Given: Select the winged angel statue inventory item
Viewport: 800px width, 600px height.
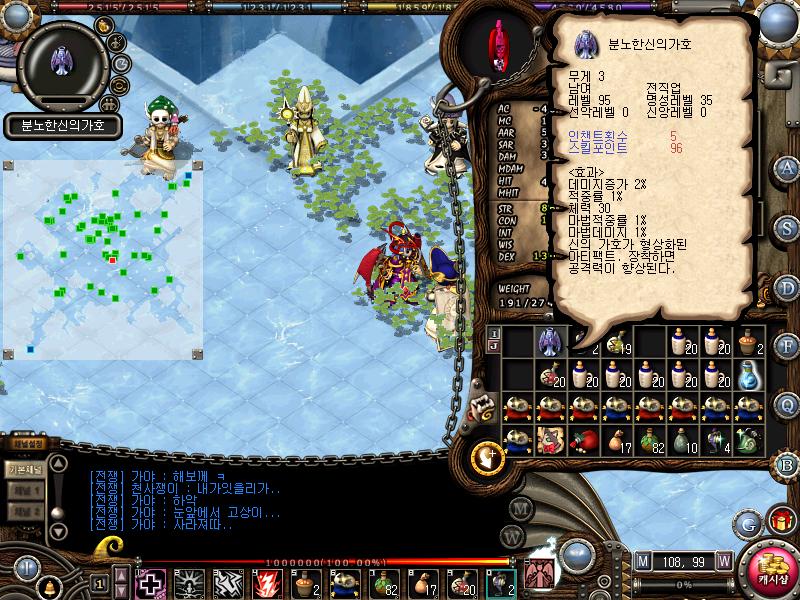Looking at the screenshot, I should pos(550,342).
